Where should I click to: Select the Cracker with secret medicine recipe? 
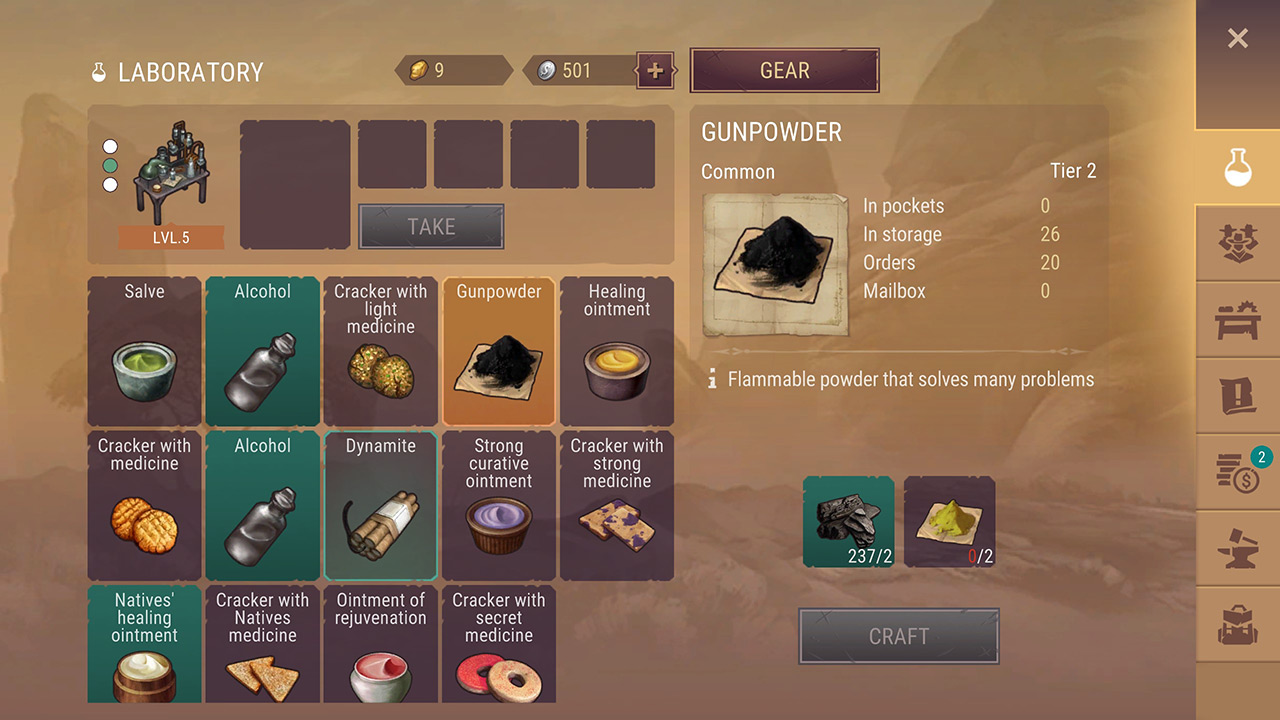click(499, 645)
